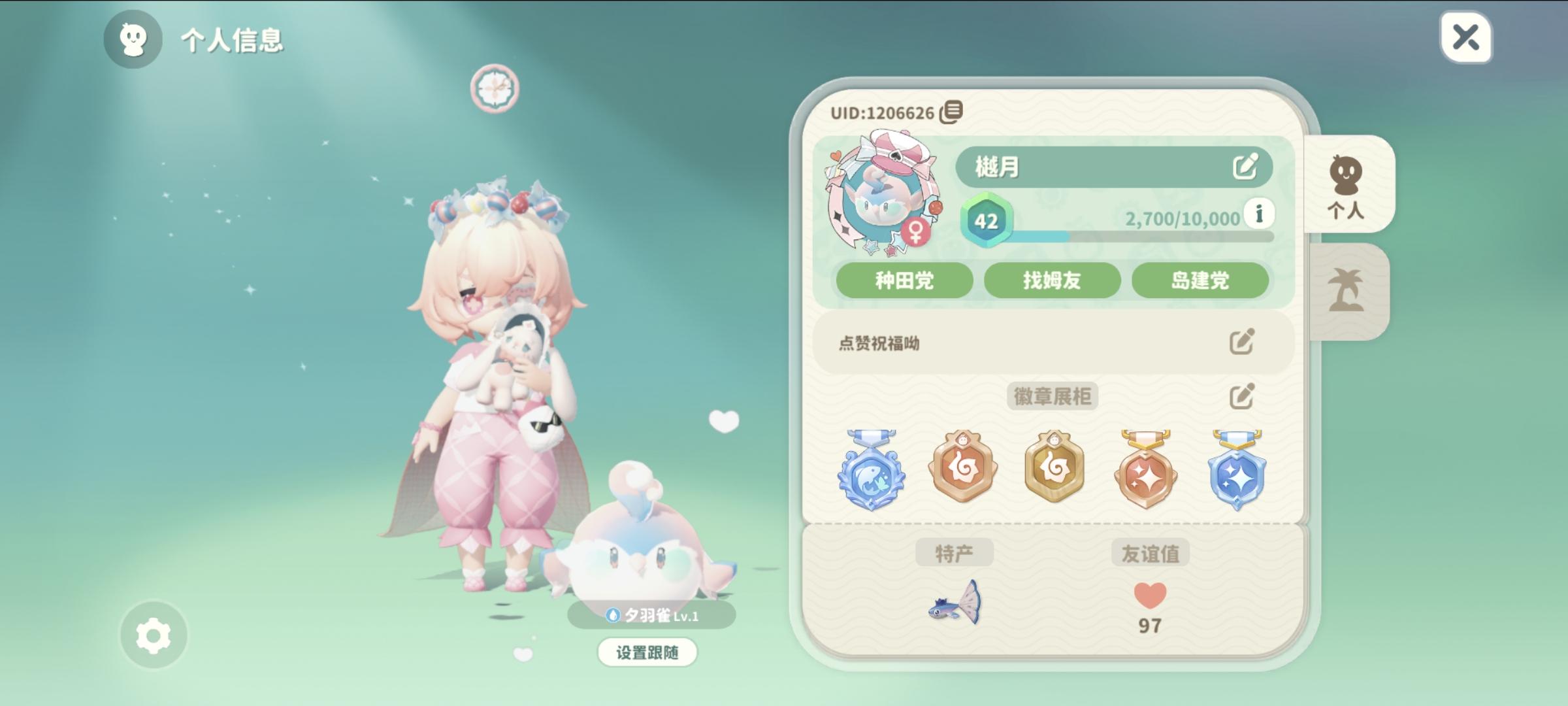Screen dimensions: 1568x706
Task: Click the female gender symbol on the avatar frame
Action: pyautogui.click(x=915, y=231)
